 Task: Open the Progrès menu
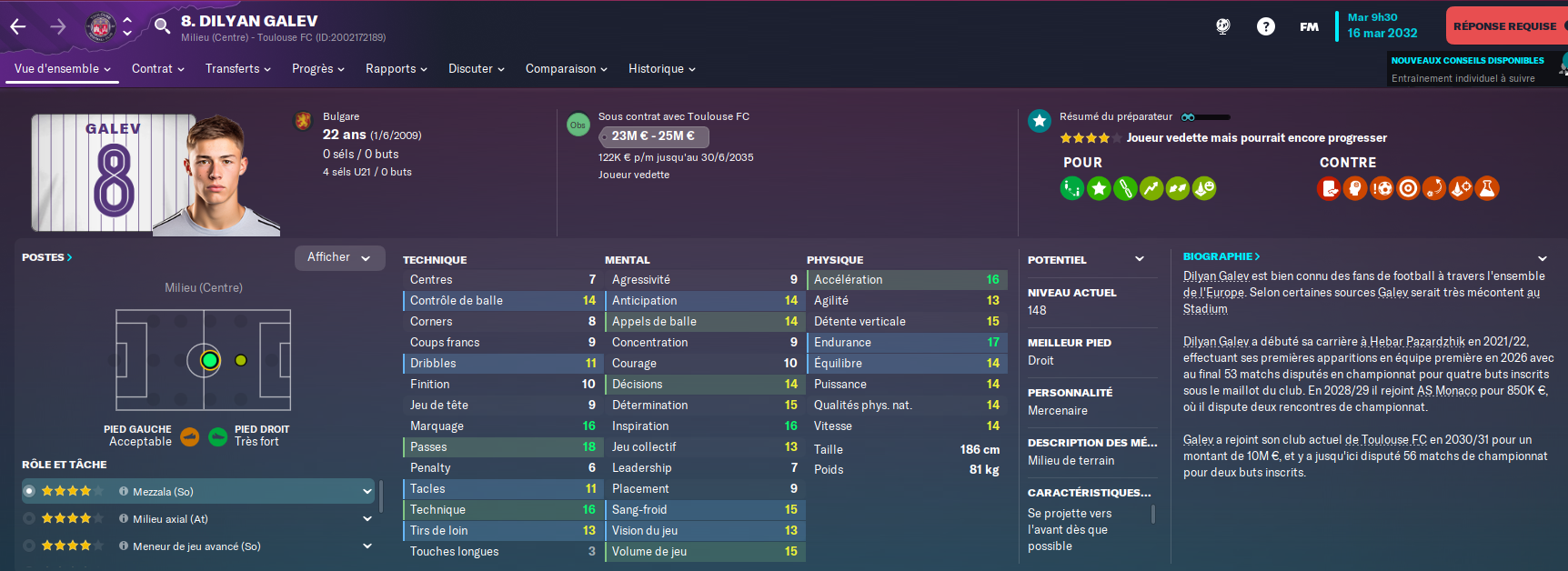317,69
